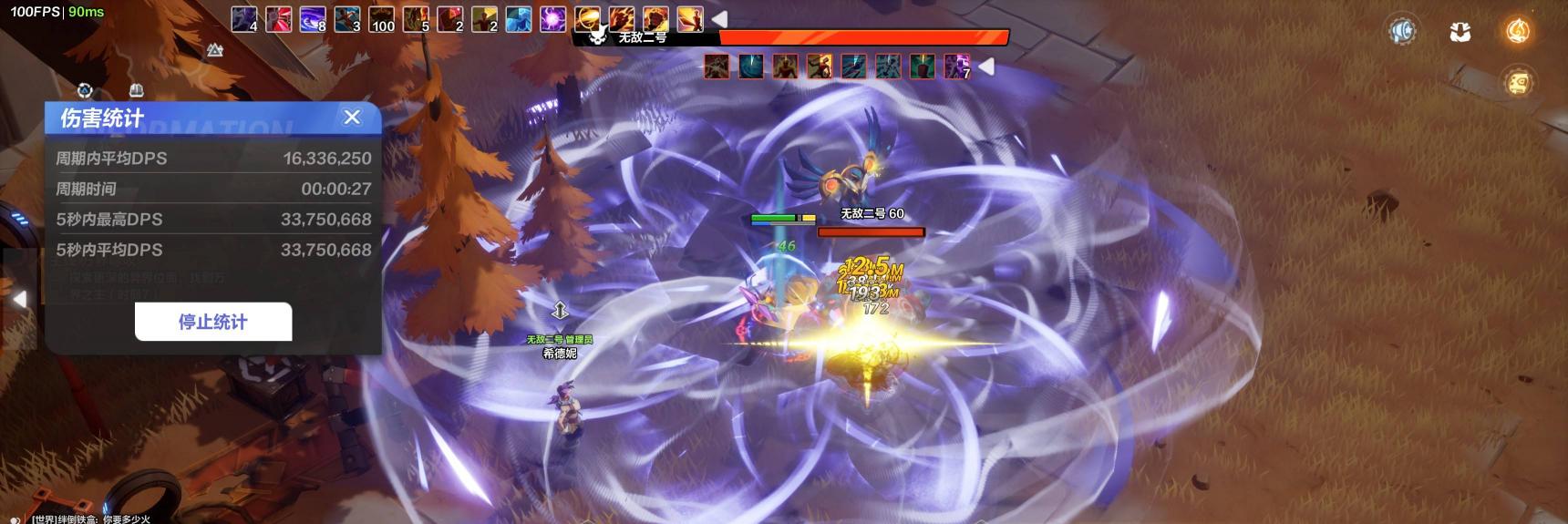Click the circular triangle icon above panel

(x=85, y=90)
